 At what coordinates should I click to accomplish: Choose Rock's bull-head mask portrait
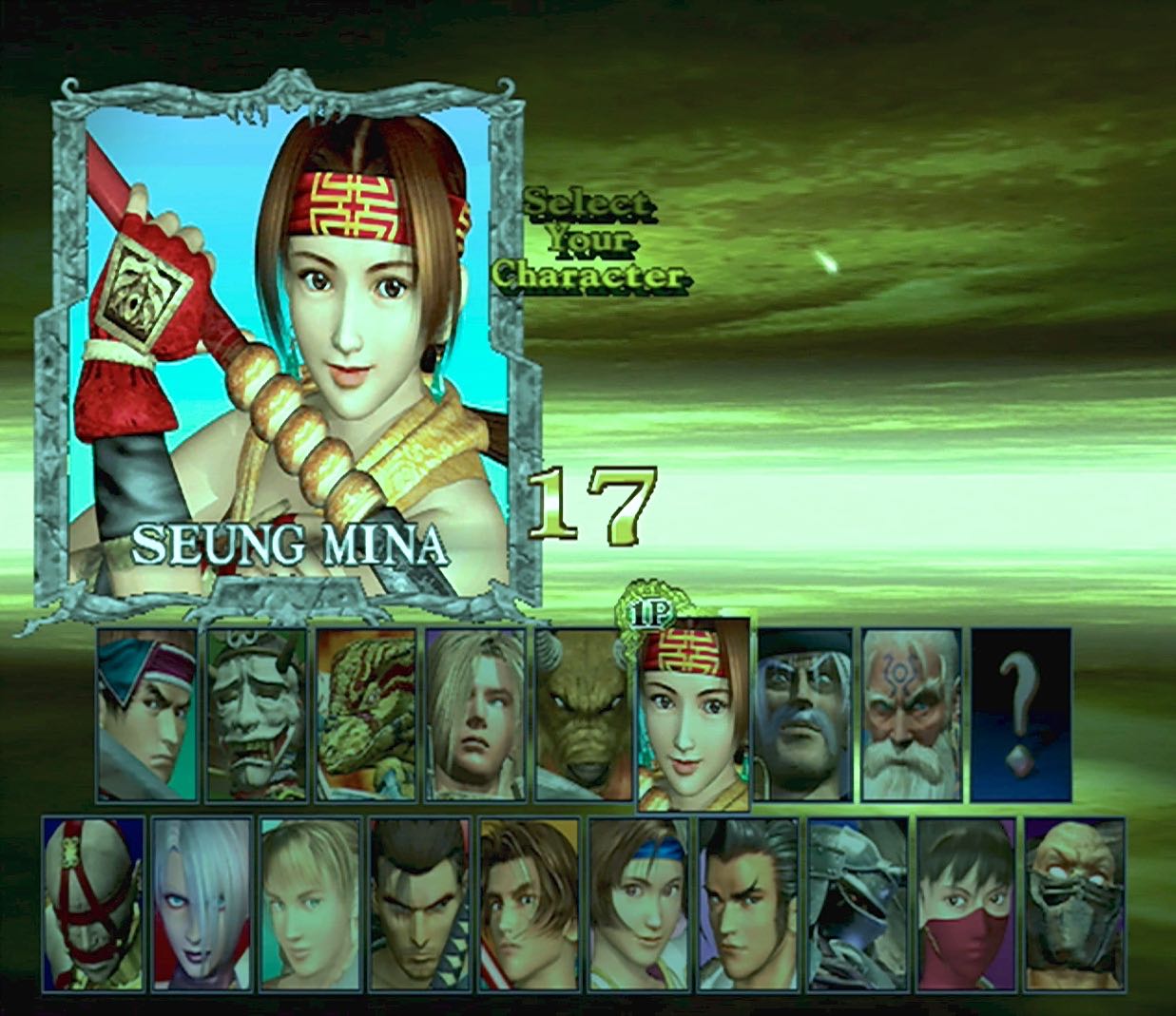click(583, 714)
